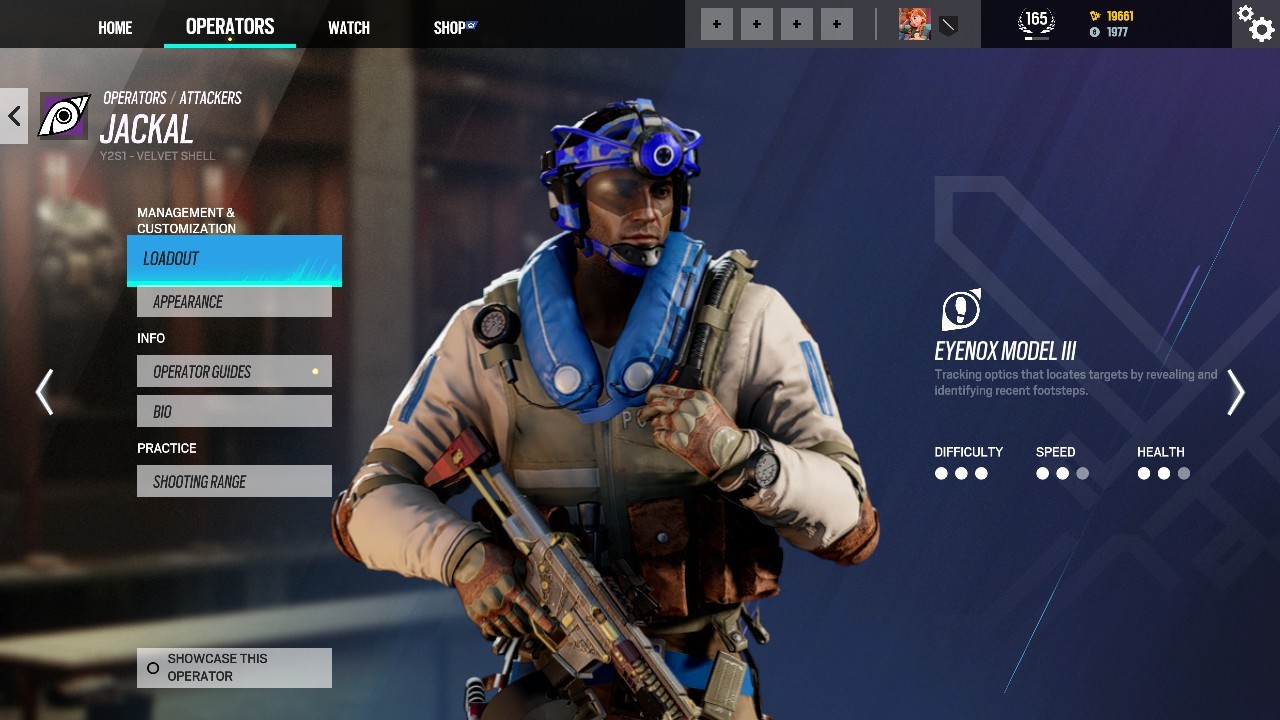Image resolution: width=1280 pixels, height=720 pixels.
Task: Switch to the Watch tab
Action: tap(349, 28)
